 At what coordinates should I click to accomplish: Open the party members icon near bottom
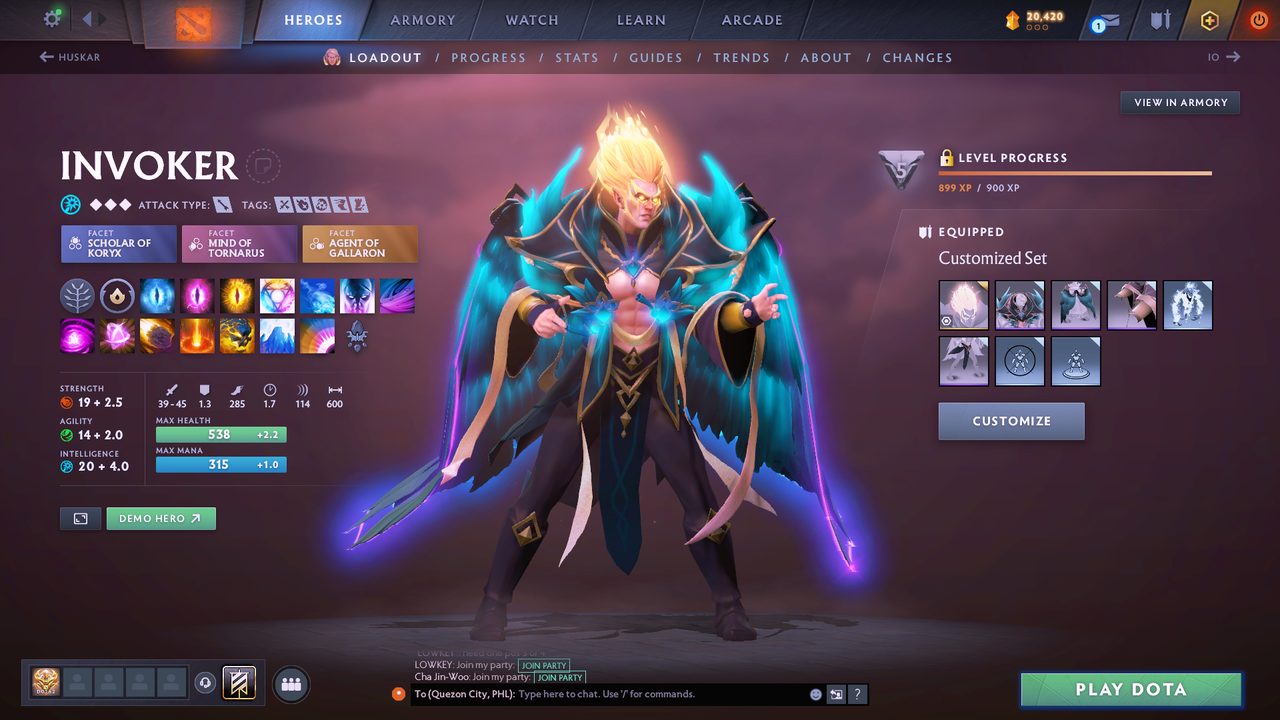pyautogui.click(x=290, y=684)
